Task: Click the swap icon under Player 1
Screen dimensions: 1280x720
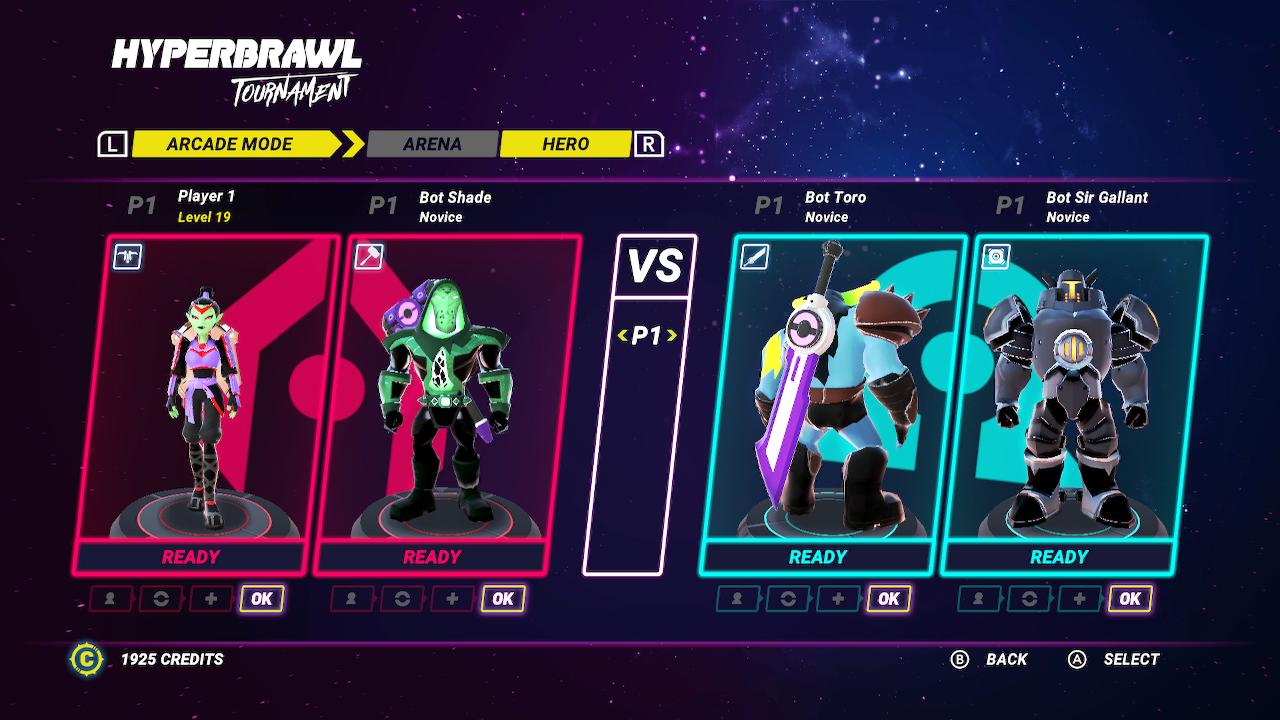Action: pyautogui.click(x=160, y=599)
